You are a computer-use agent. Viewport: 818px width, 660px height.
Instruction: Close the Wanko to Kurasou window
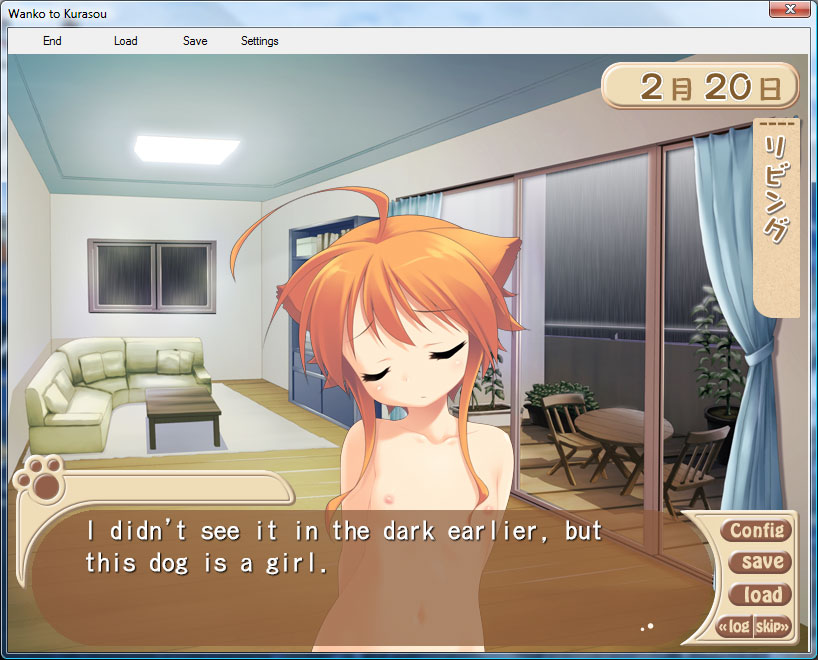pos(790,10)
